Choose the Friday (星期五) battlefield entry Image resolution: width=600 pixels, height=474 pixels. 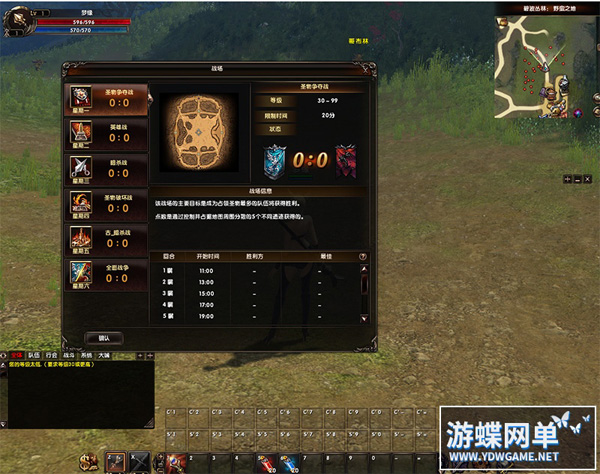tap(108, 239)
